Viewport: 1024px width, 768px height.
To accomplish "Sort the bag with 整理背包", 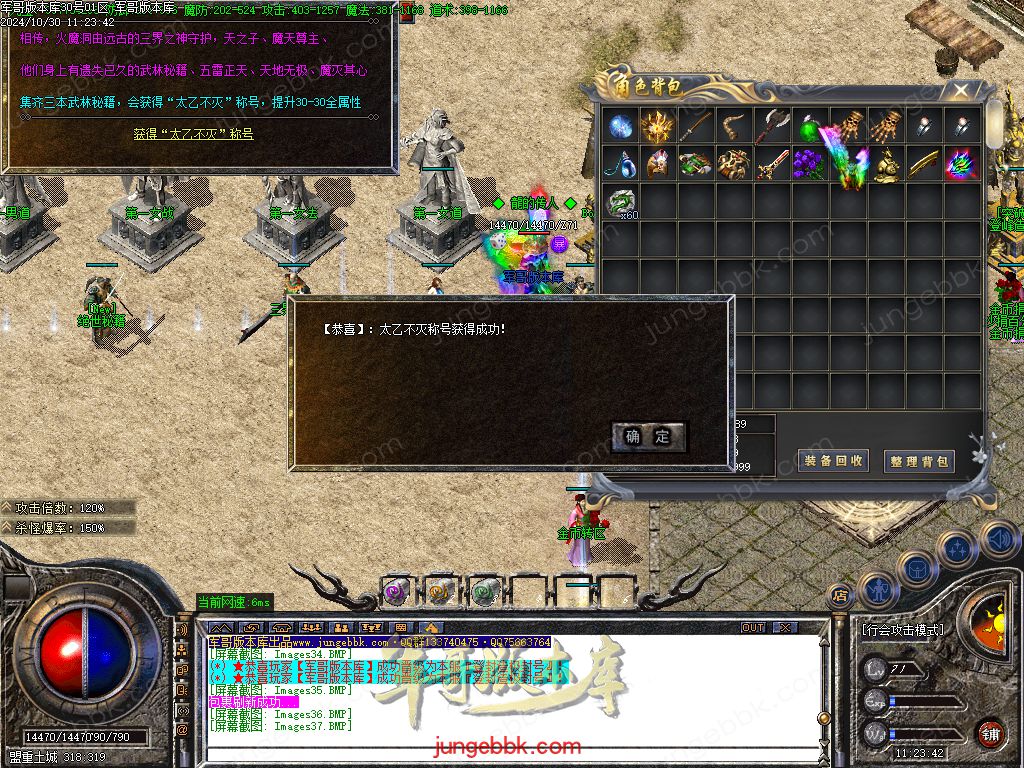I will (919, 462).
